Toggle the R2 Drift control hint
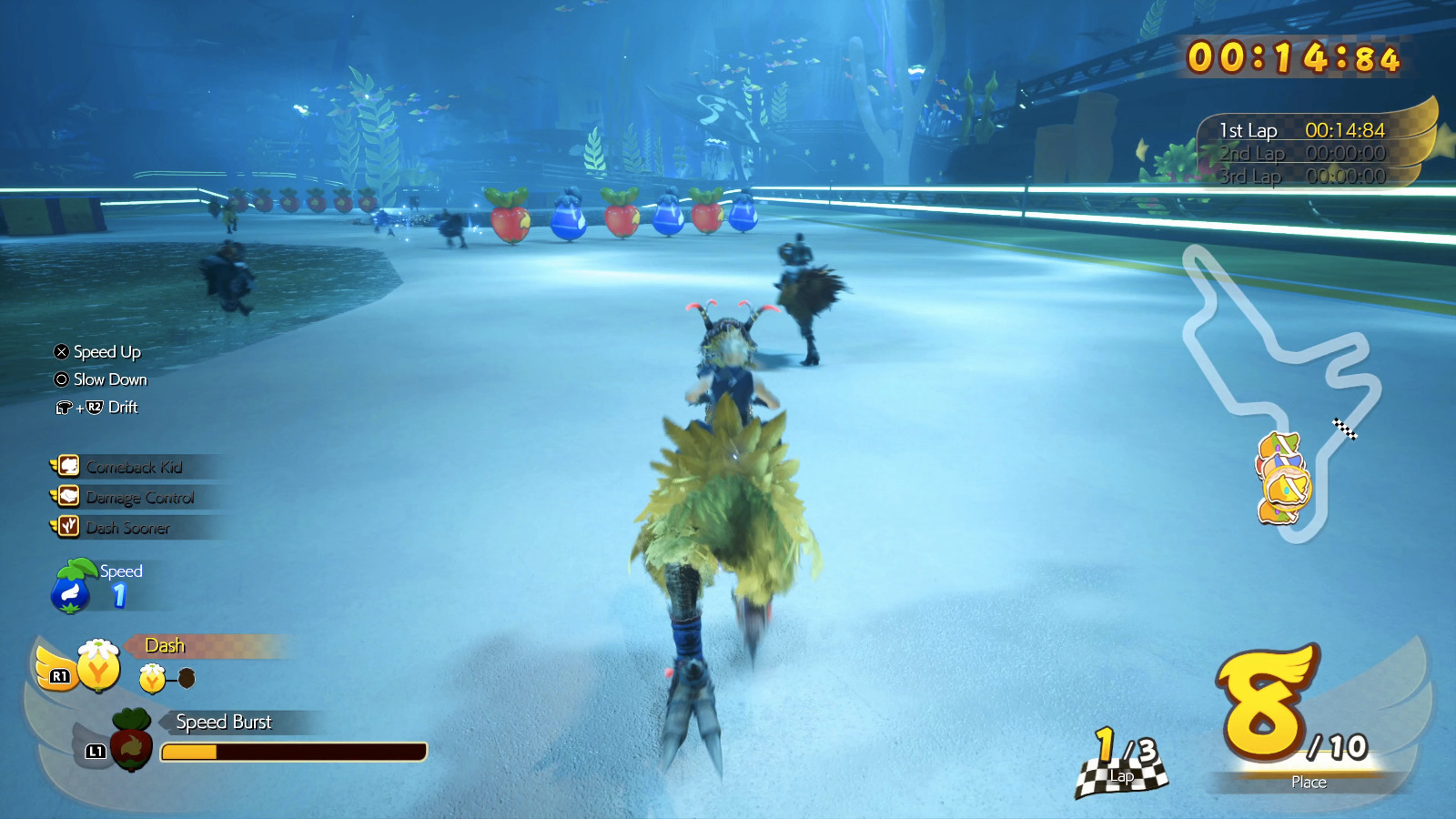This screenshot has height=819, width=1456. pyautogui.click(x=97, y=408)
